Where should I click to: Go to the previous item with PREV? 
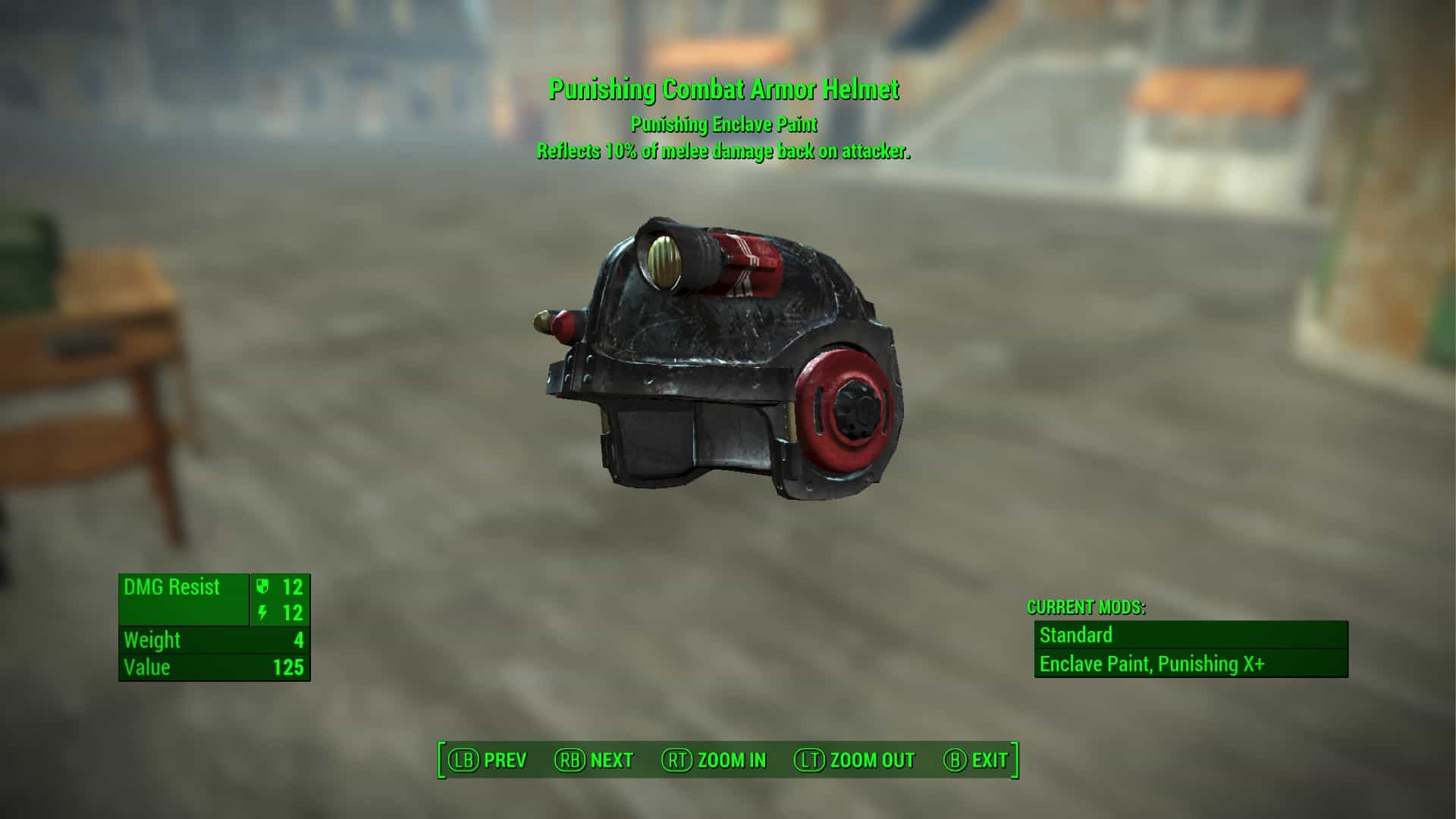(488, 760)
